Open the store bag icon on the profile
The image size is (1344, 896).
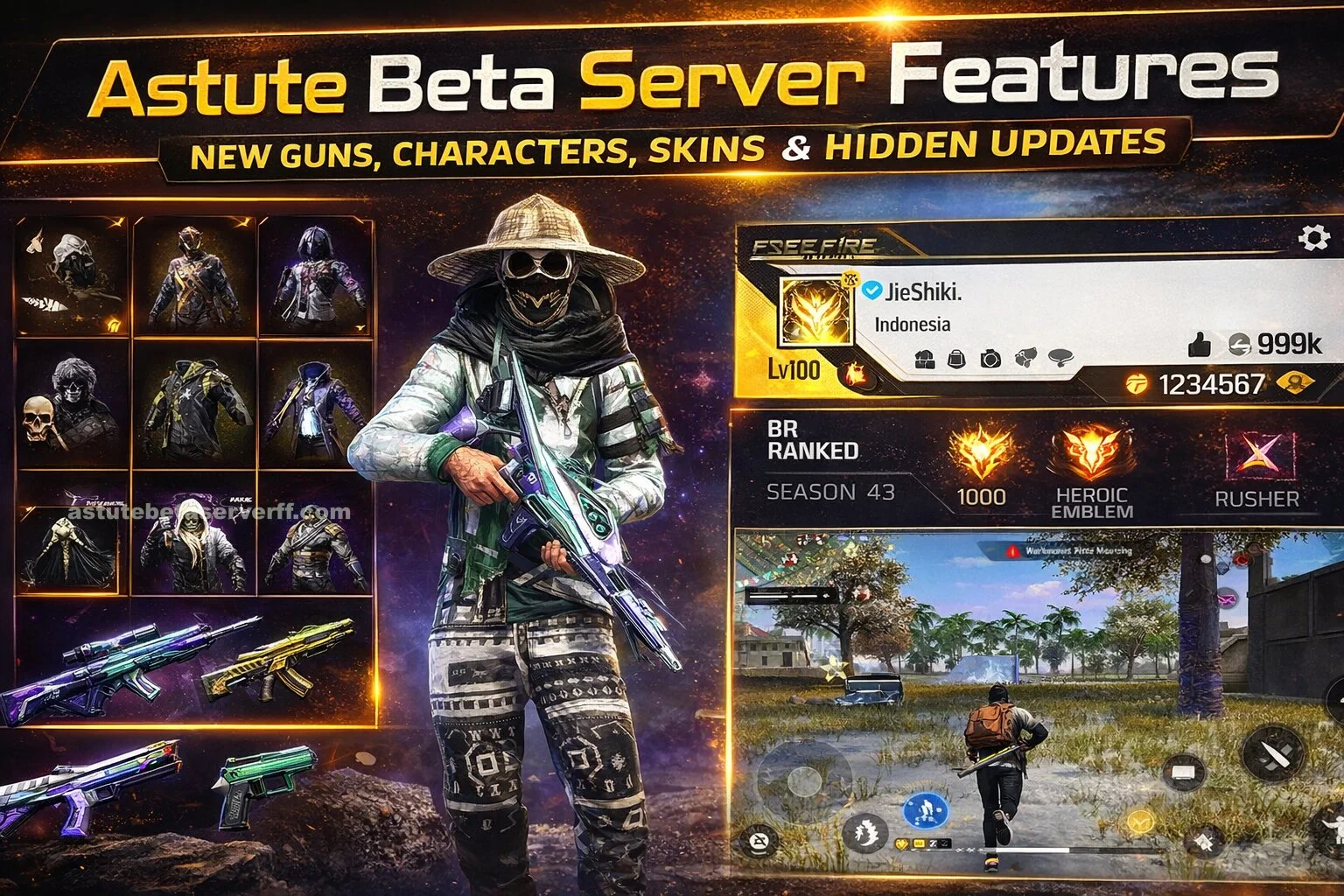coord(955,358)
